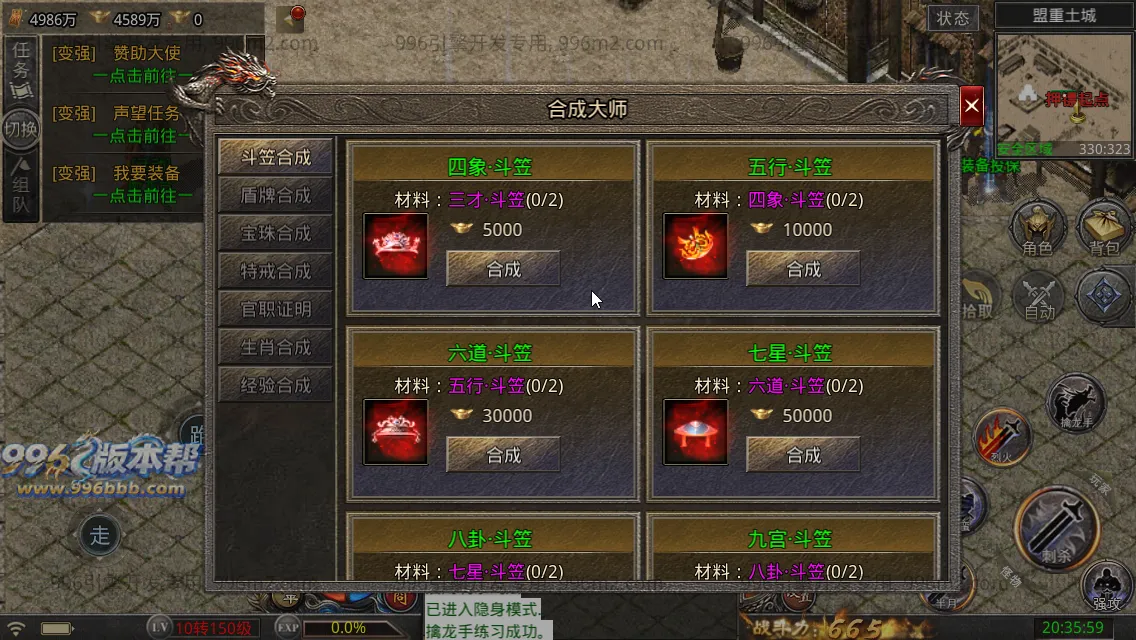Open the 角色 character panel
This screenshot has height=640, width=1136.
click(x=1037, y=228)
